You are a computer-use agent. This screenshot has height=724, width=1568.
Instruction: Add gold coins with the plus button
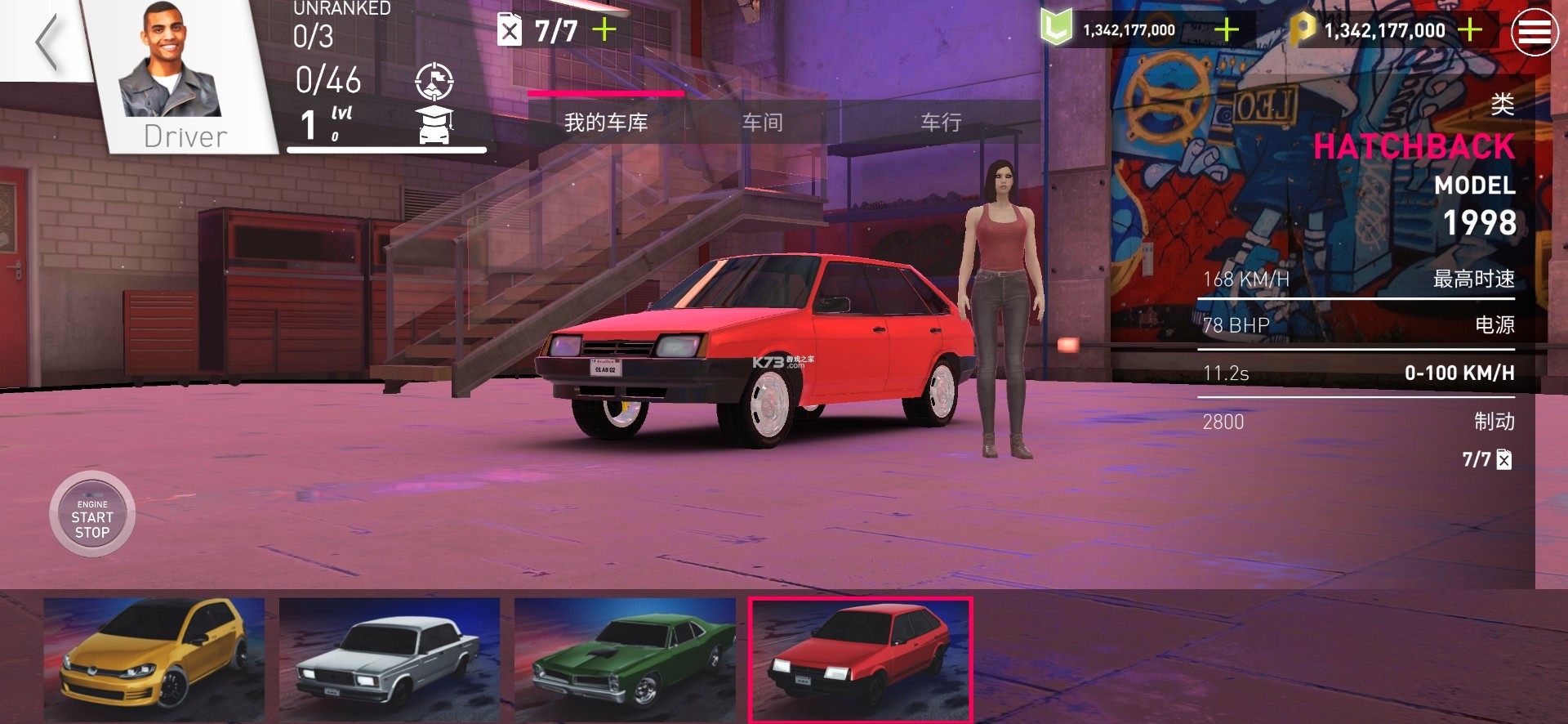(x=1469, y=30)
